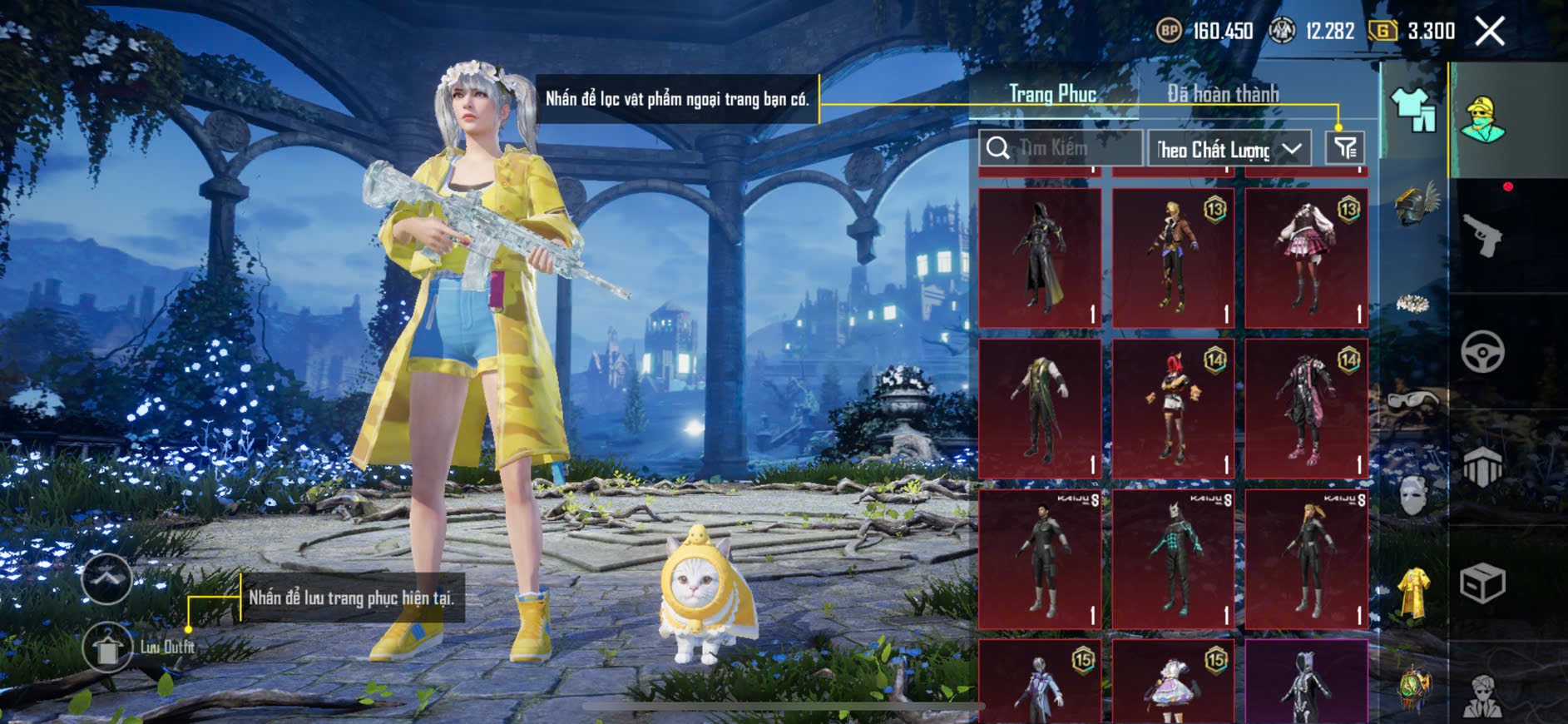Select the green vest headless outfit
The height and width of the screenshot is (724, 1568).
point(1040,409)
